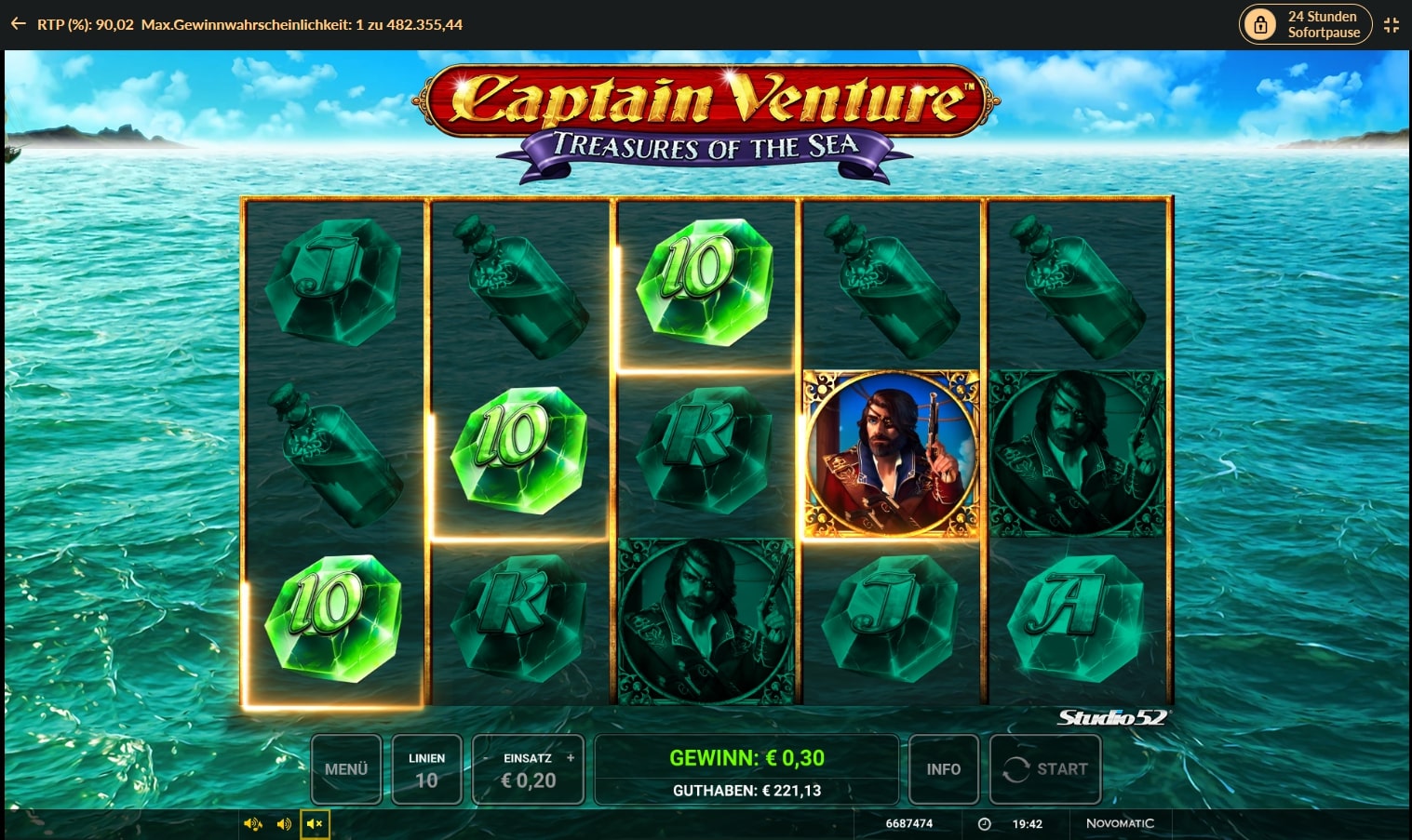Open the LINIEN selector showing 10
The image size is (1412, 840).
pos(427,769)
